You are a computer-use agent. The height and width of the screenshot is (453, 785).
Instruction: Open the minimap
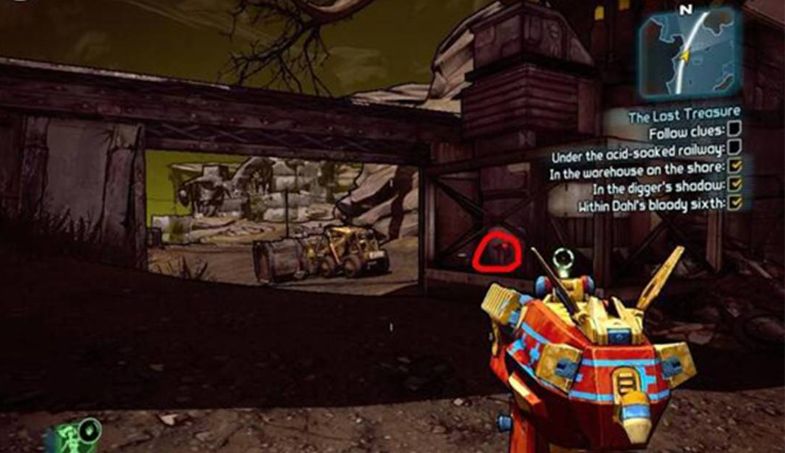(x=690, y=50)
